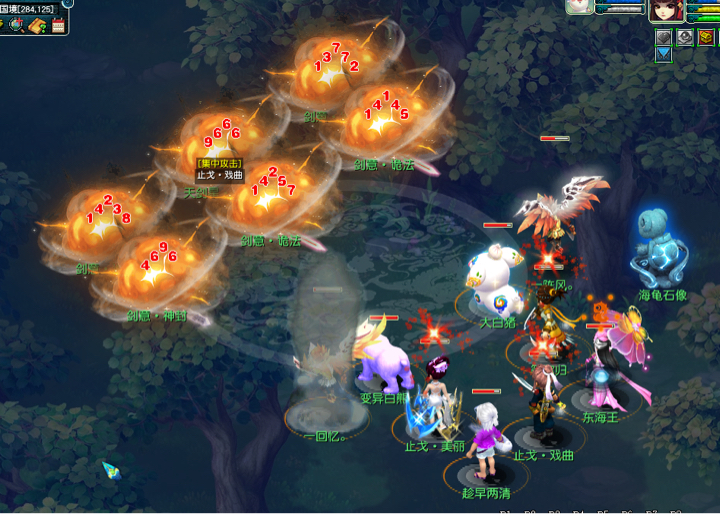Open the golden treasure chest icon
The image size is (720, 514).
click(706, 38)
